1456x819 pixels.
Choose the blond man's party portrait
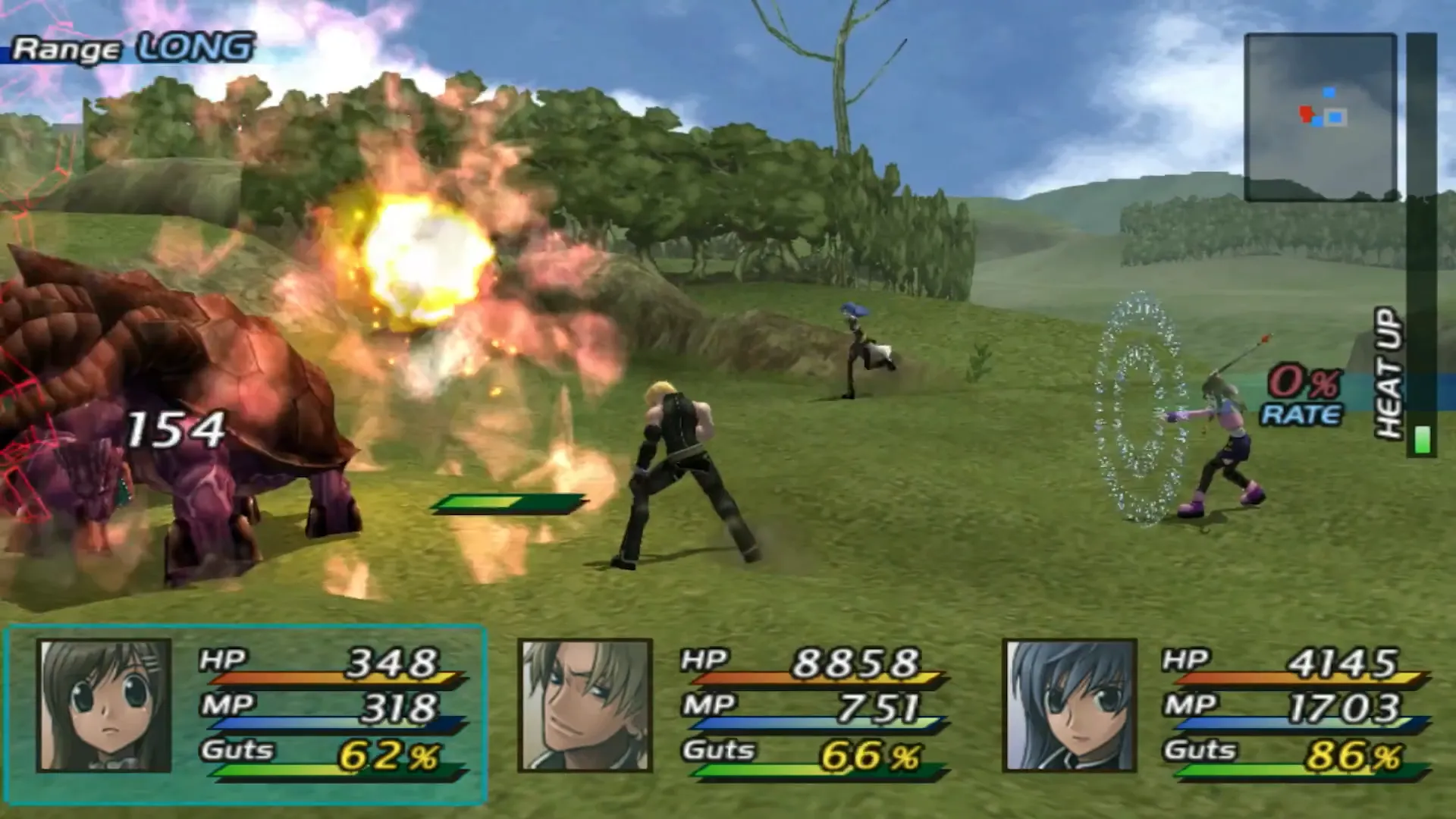(x=585, y=705)
